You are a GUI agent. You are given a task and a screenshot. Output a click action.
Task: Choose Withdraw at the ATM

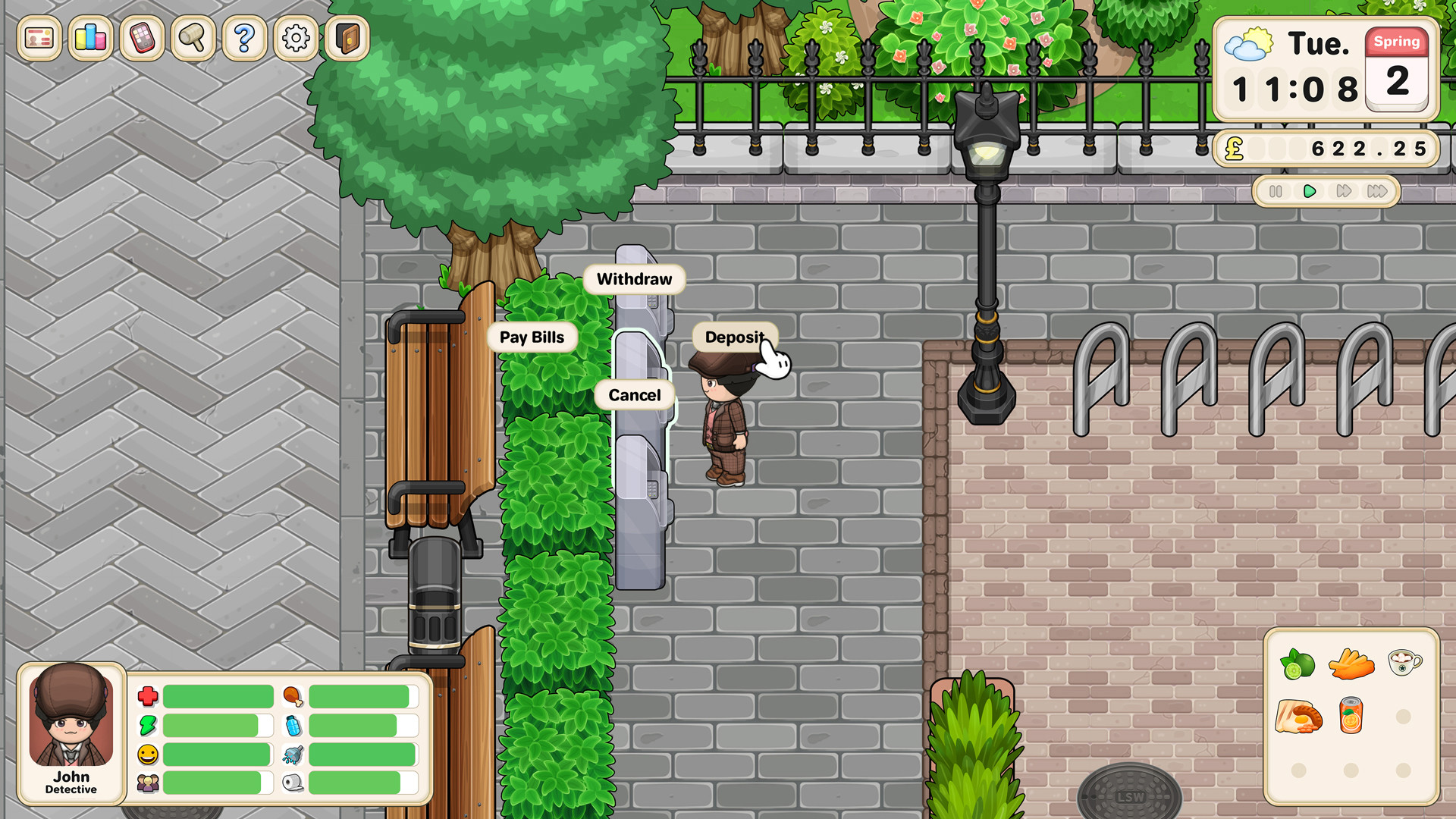pyautogui.click(x=634, y=279)
